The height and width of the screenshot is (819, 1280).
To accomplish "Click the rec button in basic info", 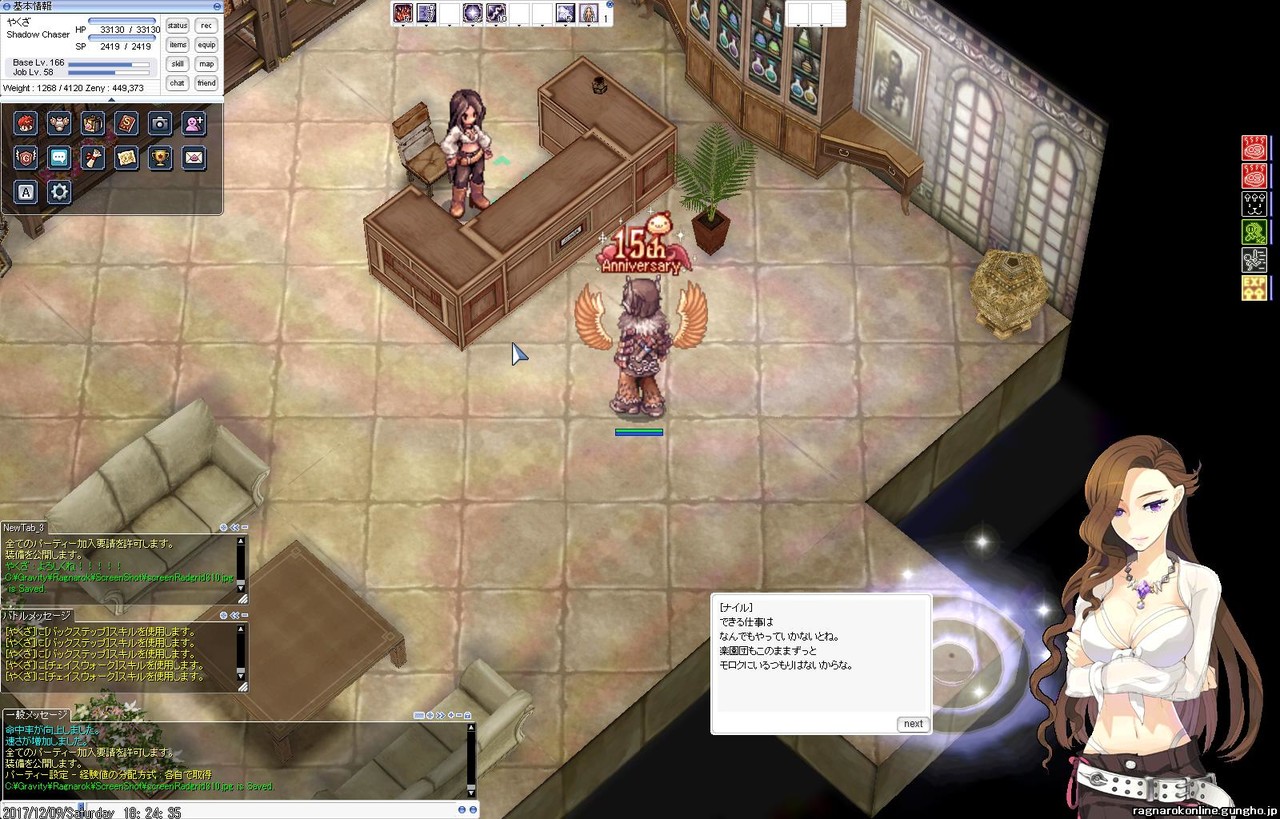I will pyautogui.click(x=206, y=26).
